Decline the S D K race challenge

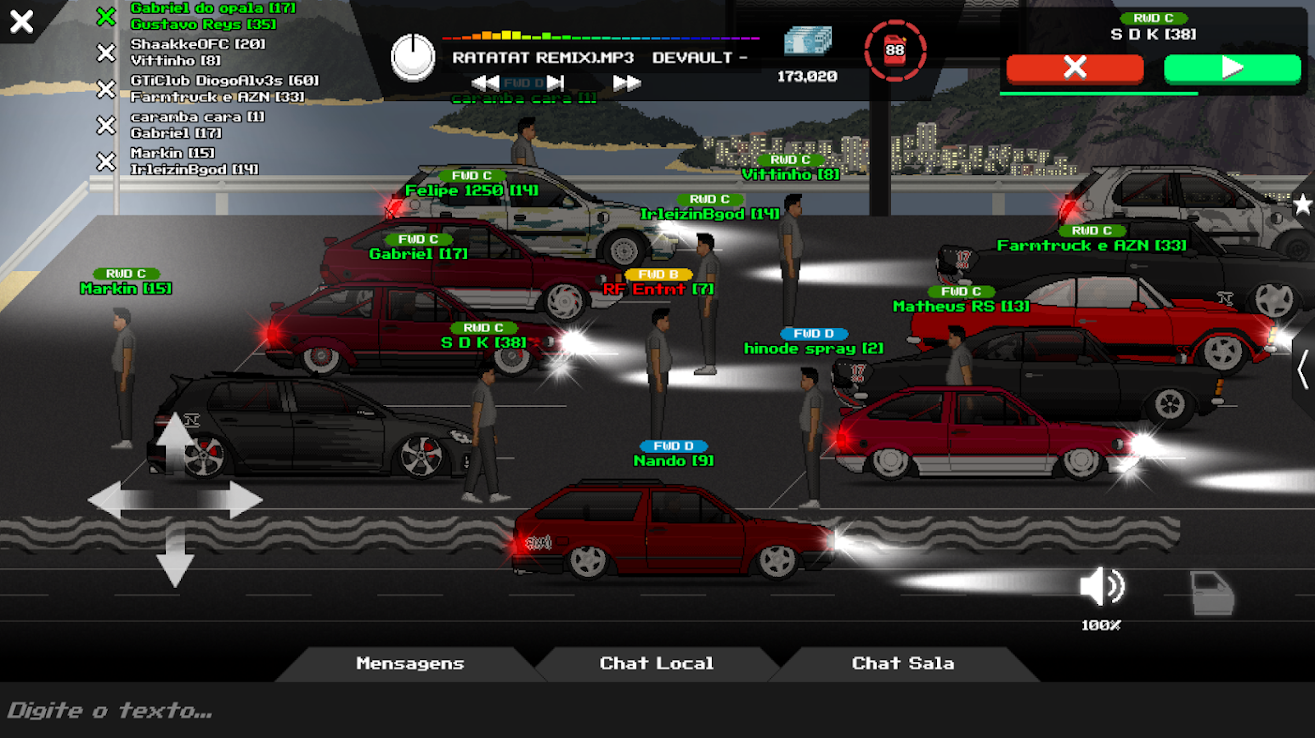pos(1074,68)
